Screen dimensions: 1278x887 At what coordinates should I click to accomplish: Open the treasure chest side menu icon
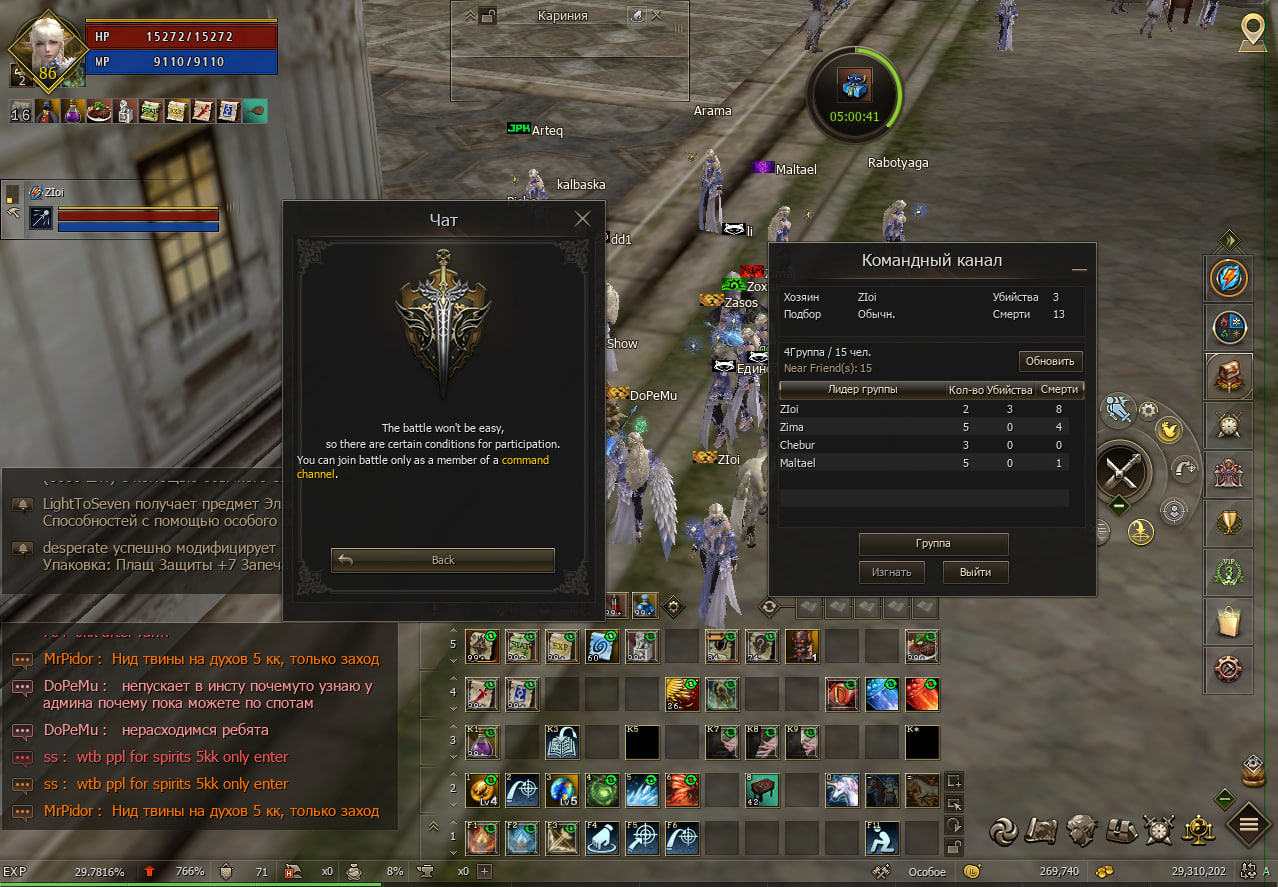pyautogui.click(x=1228, y=376)
